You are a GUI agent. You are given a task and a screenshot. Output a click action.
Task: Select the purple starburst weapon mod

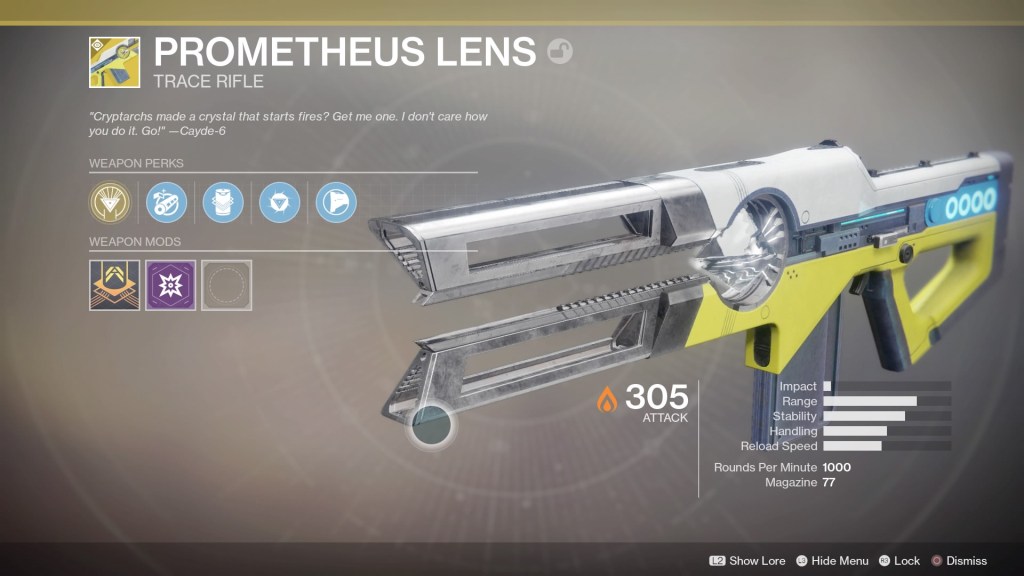170,285
